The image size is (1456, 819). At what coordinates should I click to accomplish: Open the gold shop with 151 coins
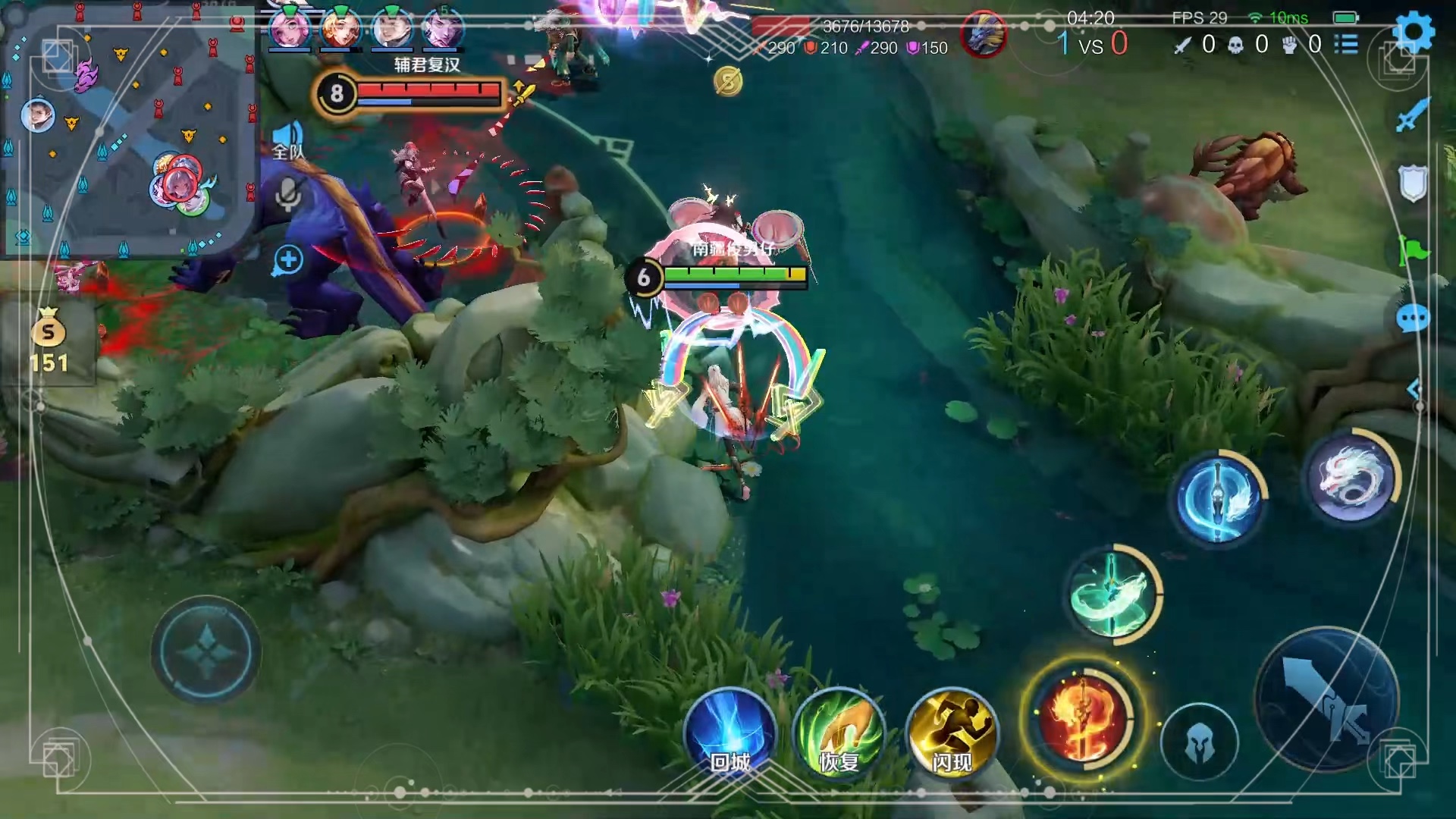click(x=49, y=341)
